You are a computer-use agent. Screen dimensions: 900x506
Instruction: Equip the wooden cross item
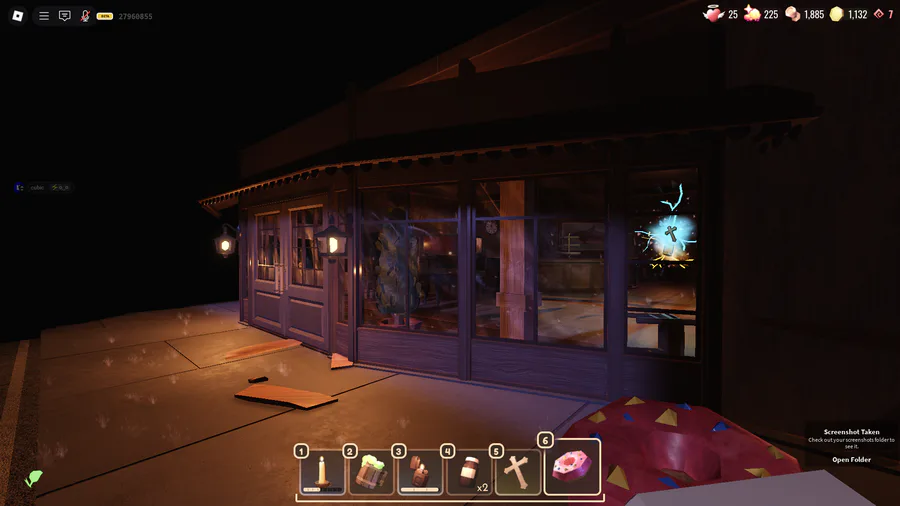[517, 472]
